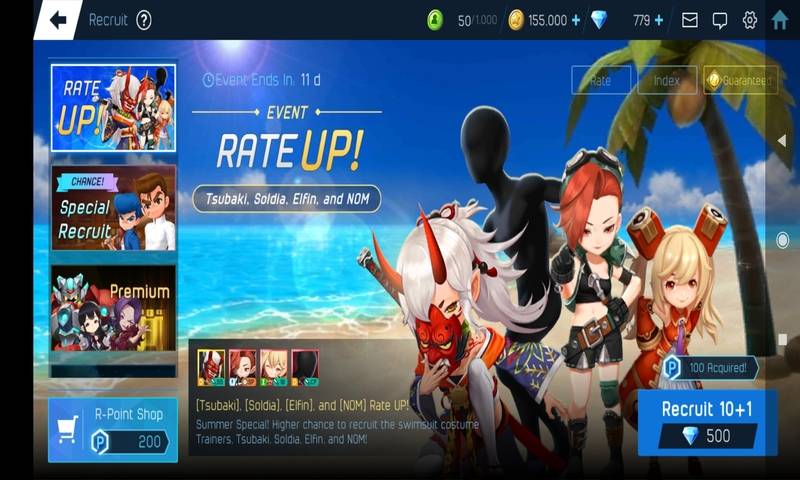
Task: Go back using the arrow button
Action: click(58, 20)
